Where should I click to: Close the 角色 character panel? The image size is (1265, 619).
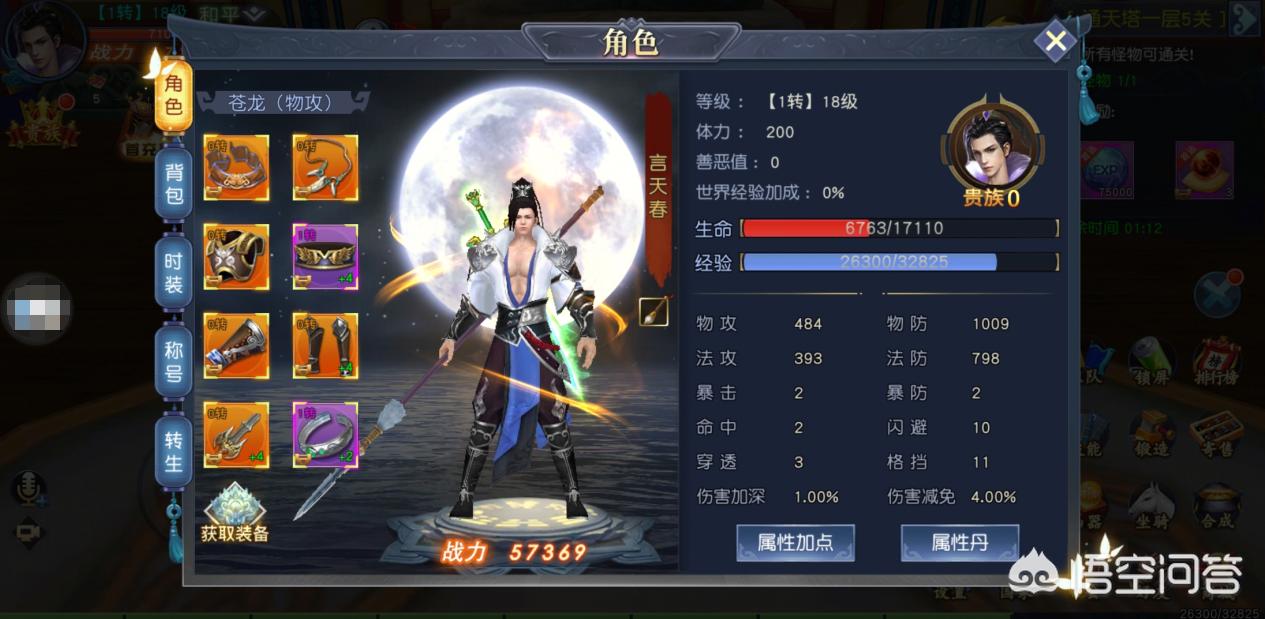[1055, 41]
